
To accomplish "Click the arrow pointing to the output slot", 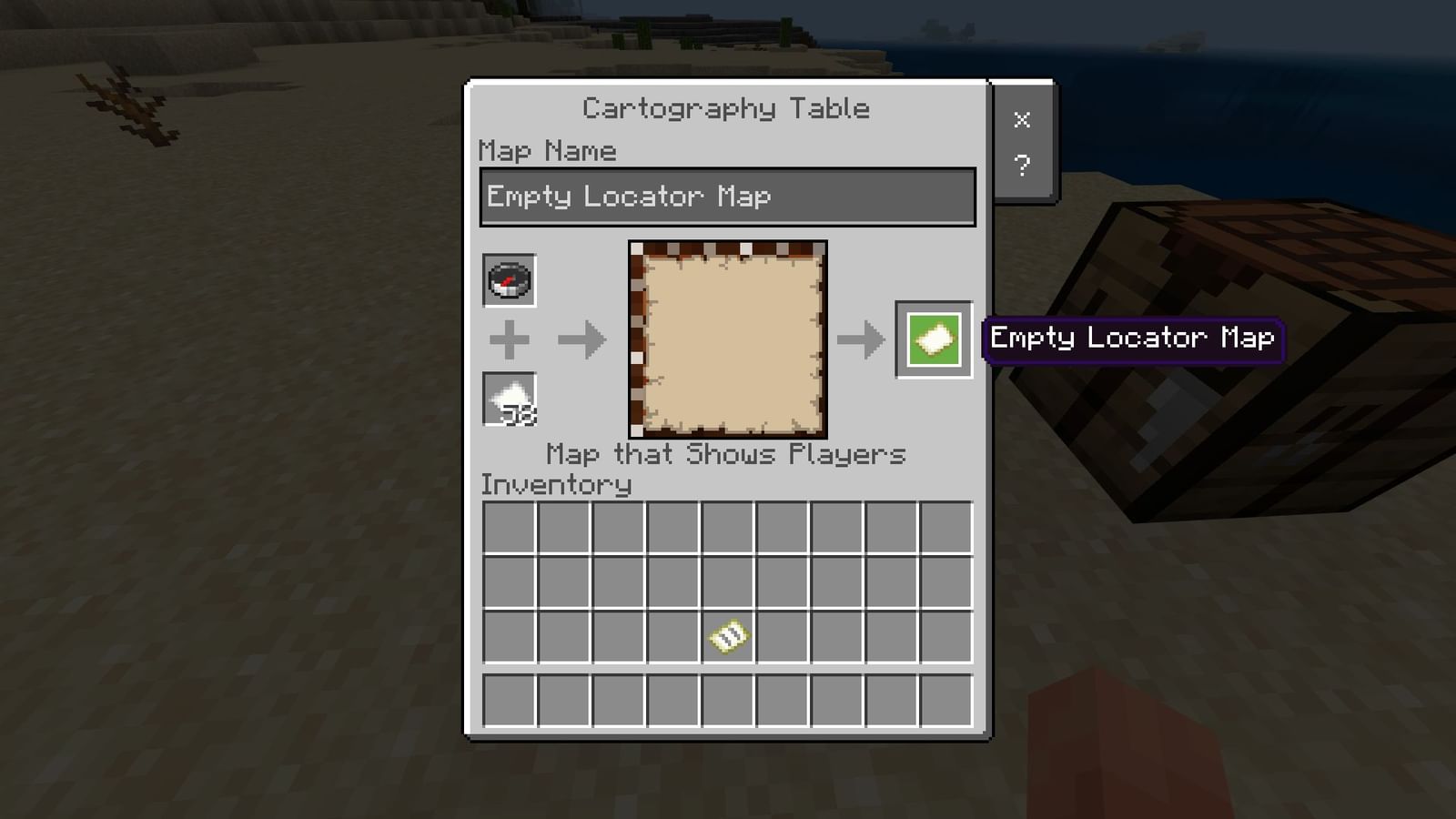I will 859,339.
